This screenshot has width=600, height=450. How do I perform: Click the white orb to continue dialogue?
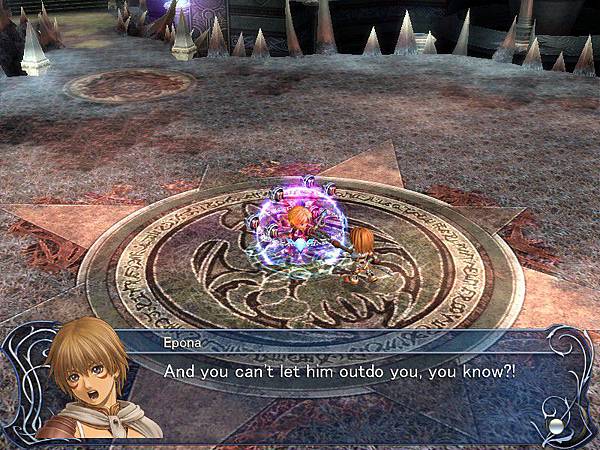(x=556, y=426)
